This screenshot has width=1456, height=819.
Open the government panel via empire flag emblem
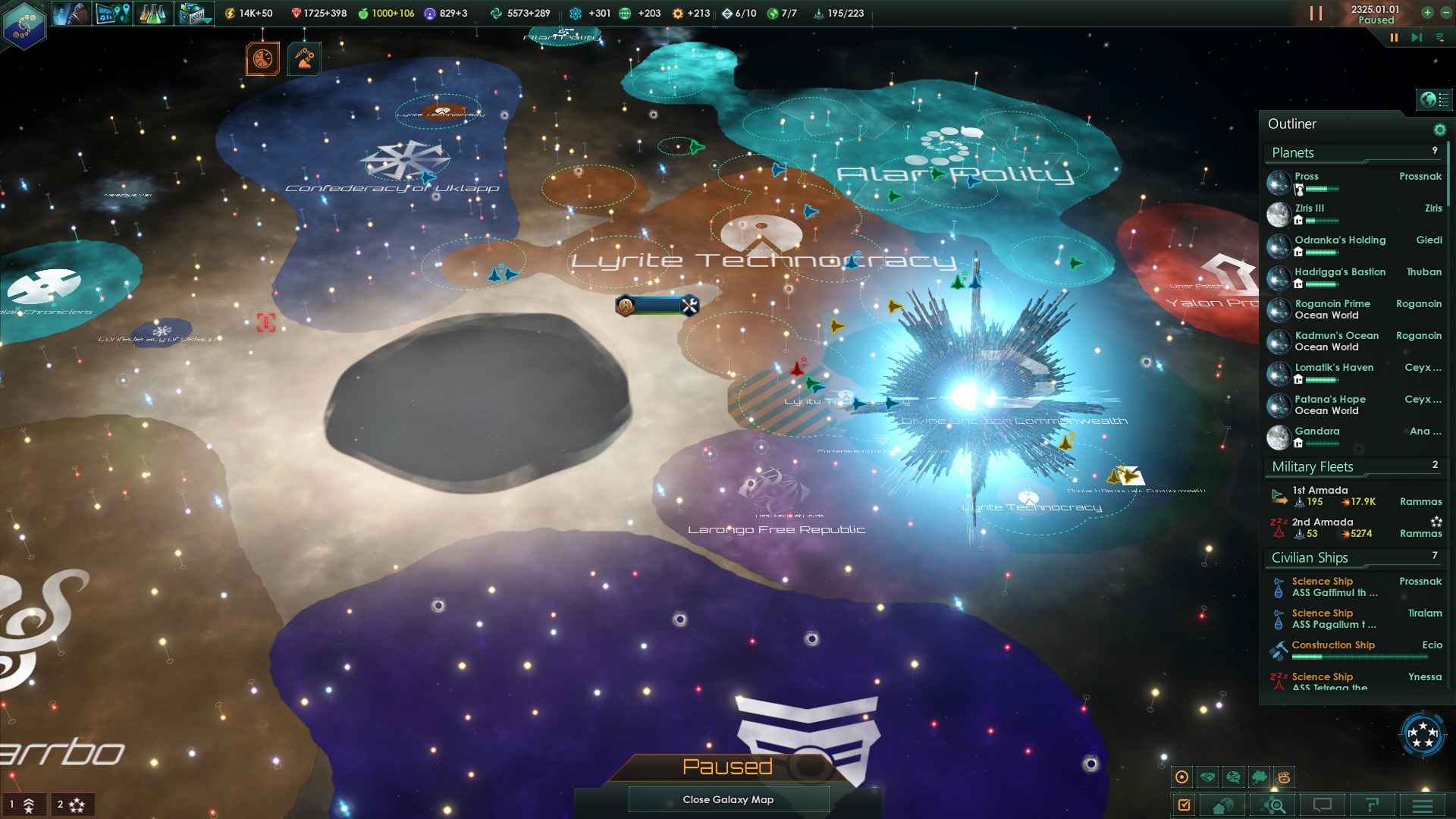tap(23, 28)
